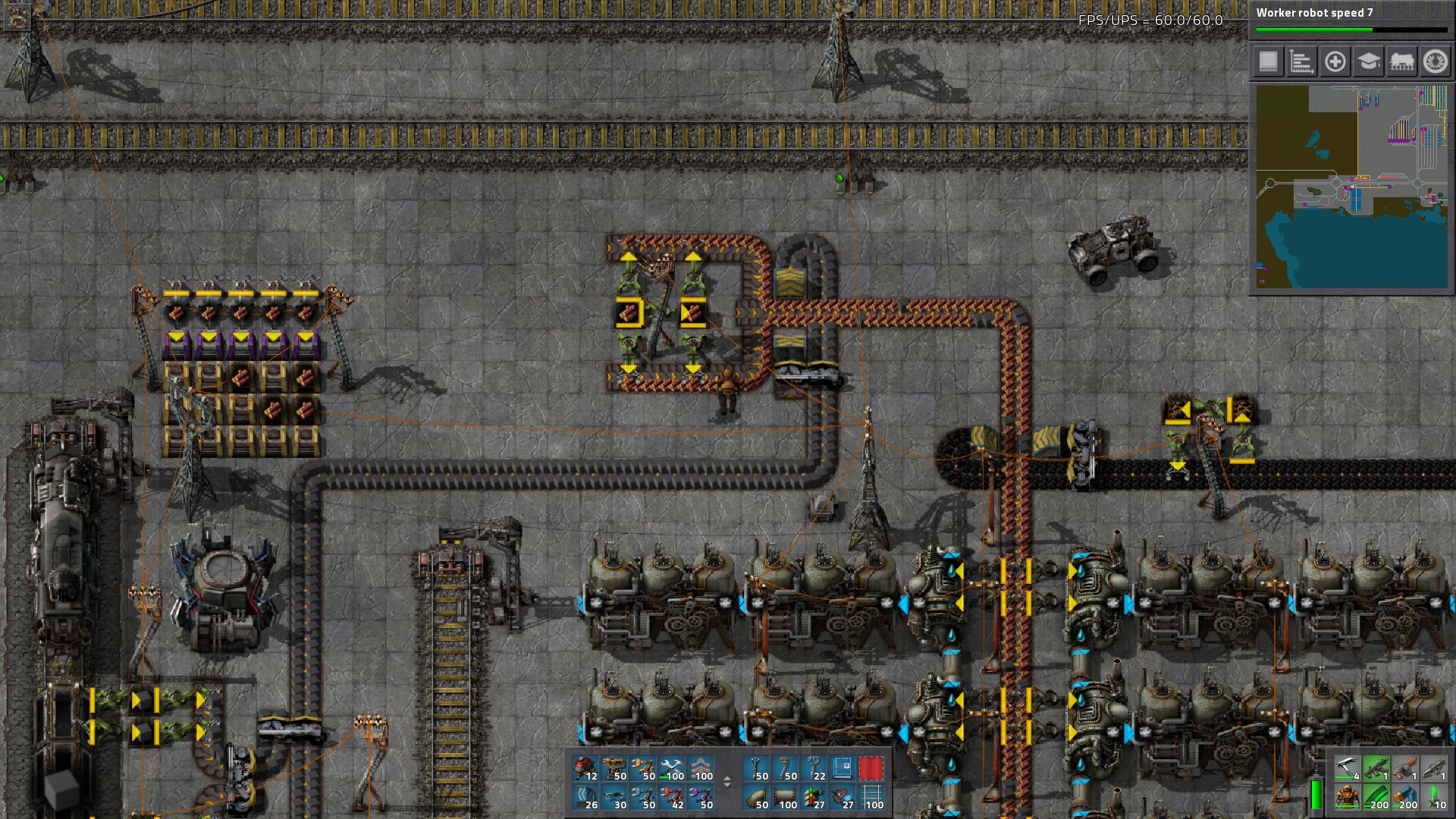Image resolution: width=1456 pixels, height=819 pixels.
Task: Click the orange power armor slot
Action: click(1348, 796)
